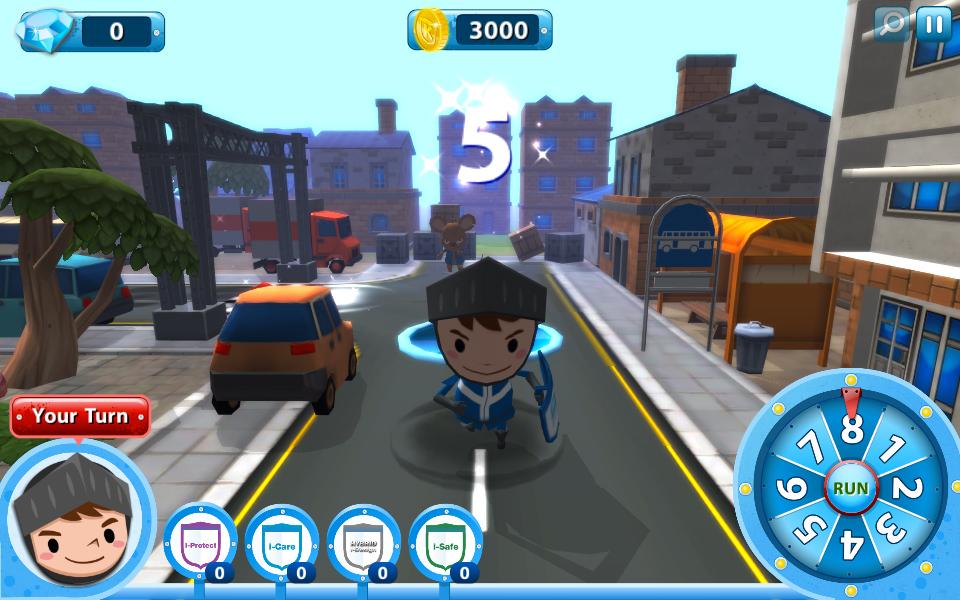
Task: Choose the I-Care shield badge
Action: (x=281, y=545)
